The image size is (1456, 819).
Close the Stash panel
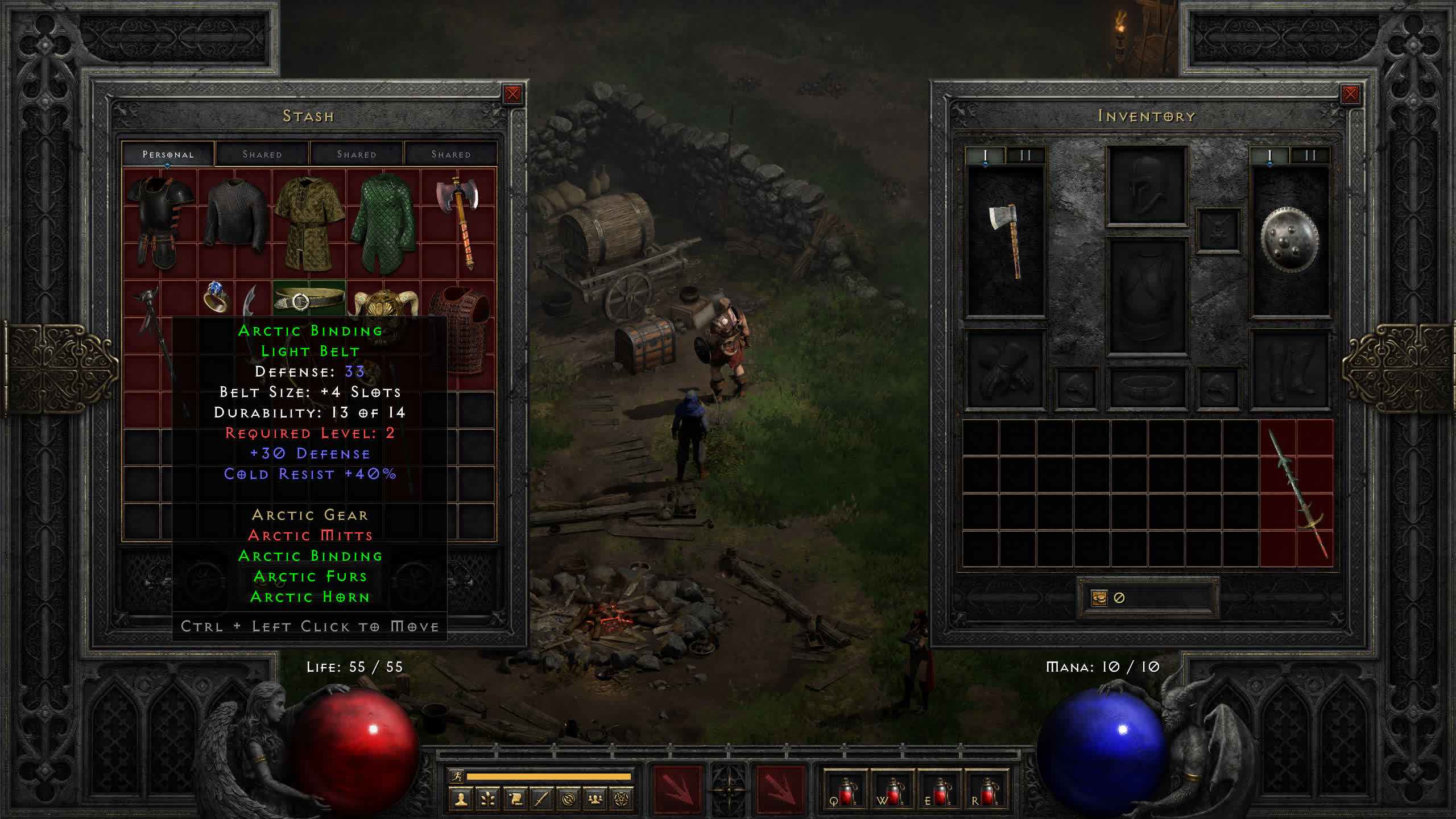(x=512, y=94)
